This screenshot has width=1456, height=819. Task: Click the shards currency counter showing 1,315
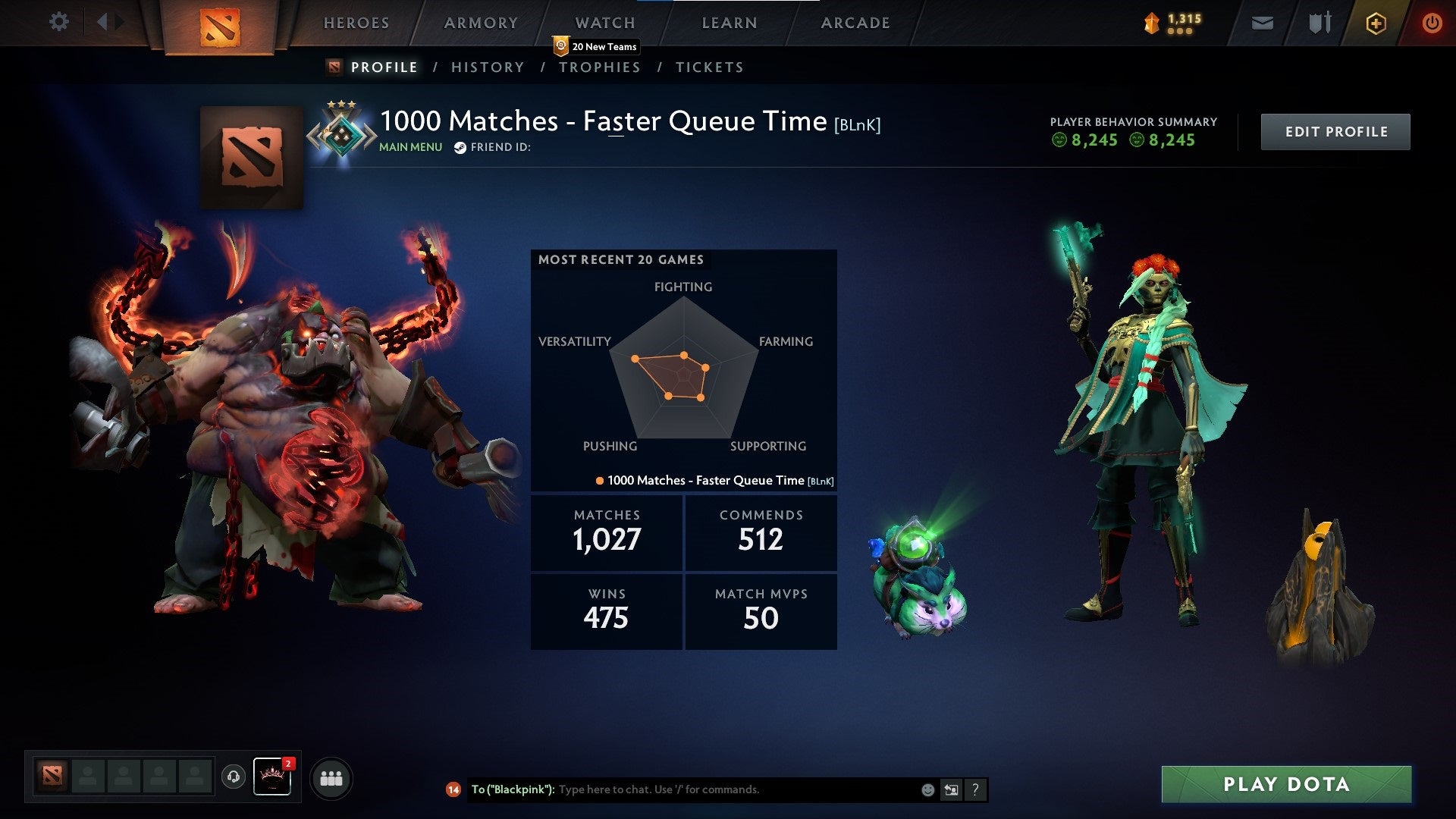tap(1177, 23)
